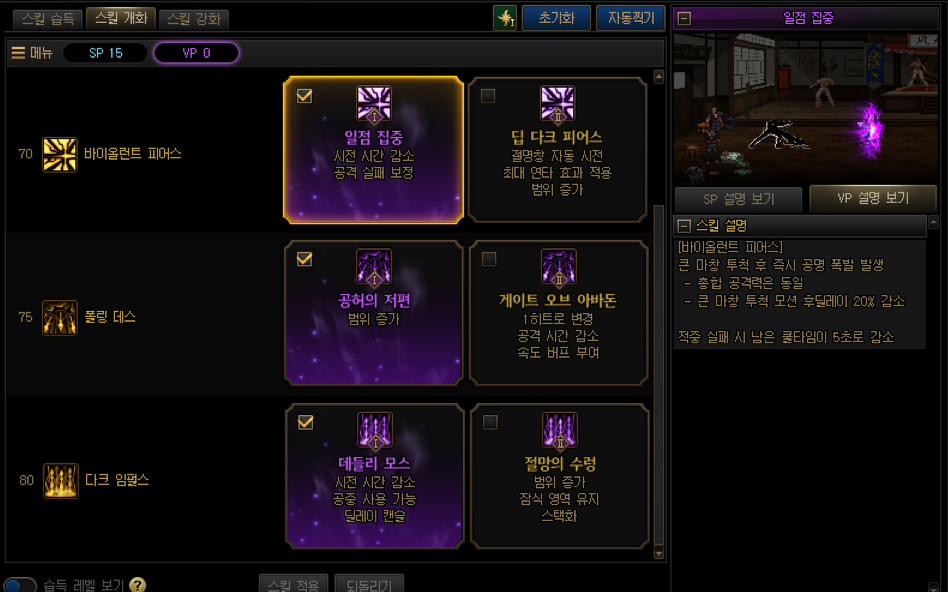Switch to the 스킬 습득 tab
Screen dimensions: 948x592
point(47,19)
